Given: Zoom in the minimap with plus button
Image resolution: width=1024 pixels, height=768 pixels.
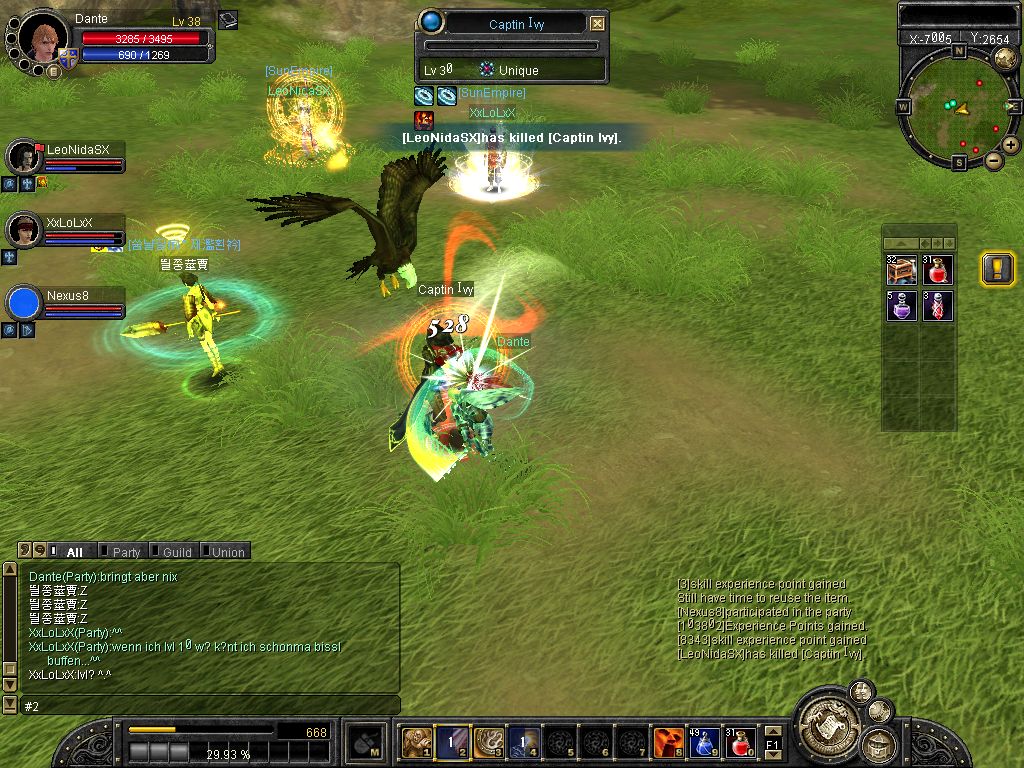Looking at the screenshot, I should [1011, 145].
